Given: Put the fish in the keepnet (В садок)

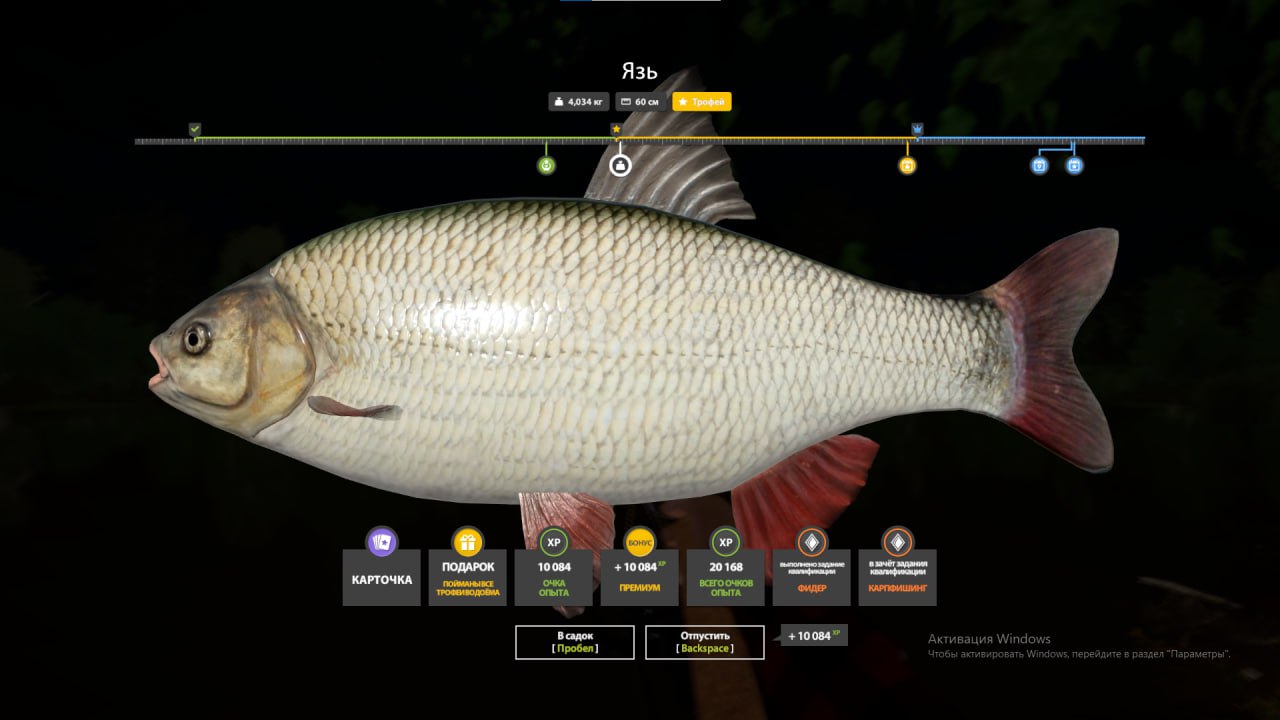Looking at the screenshot, I should click(x=575, y=642).
